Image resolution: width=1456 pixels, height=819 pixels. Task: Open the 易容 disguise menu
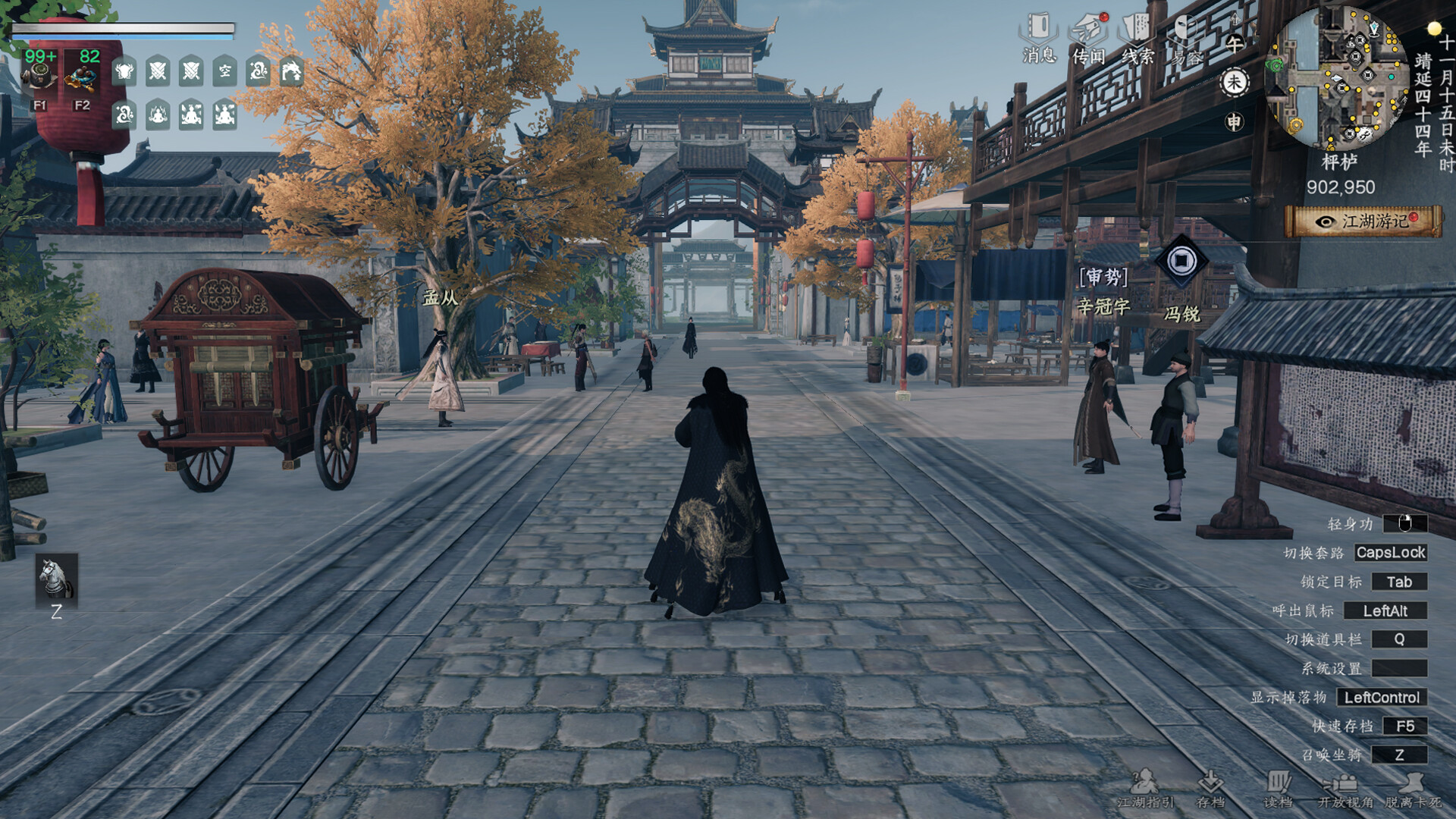(1187, 39)
